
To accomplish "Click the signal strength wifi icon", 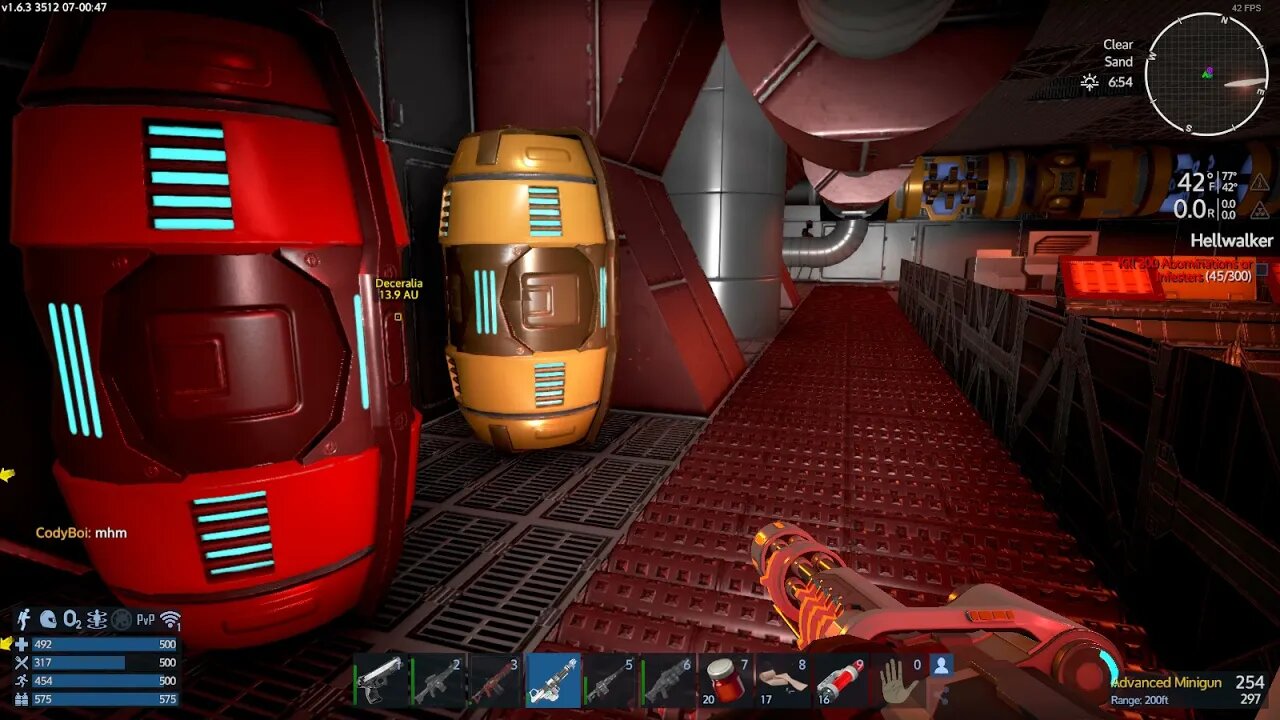I will click(x=170, y=620).
